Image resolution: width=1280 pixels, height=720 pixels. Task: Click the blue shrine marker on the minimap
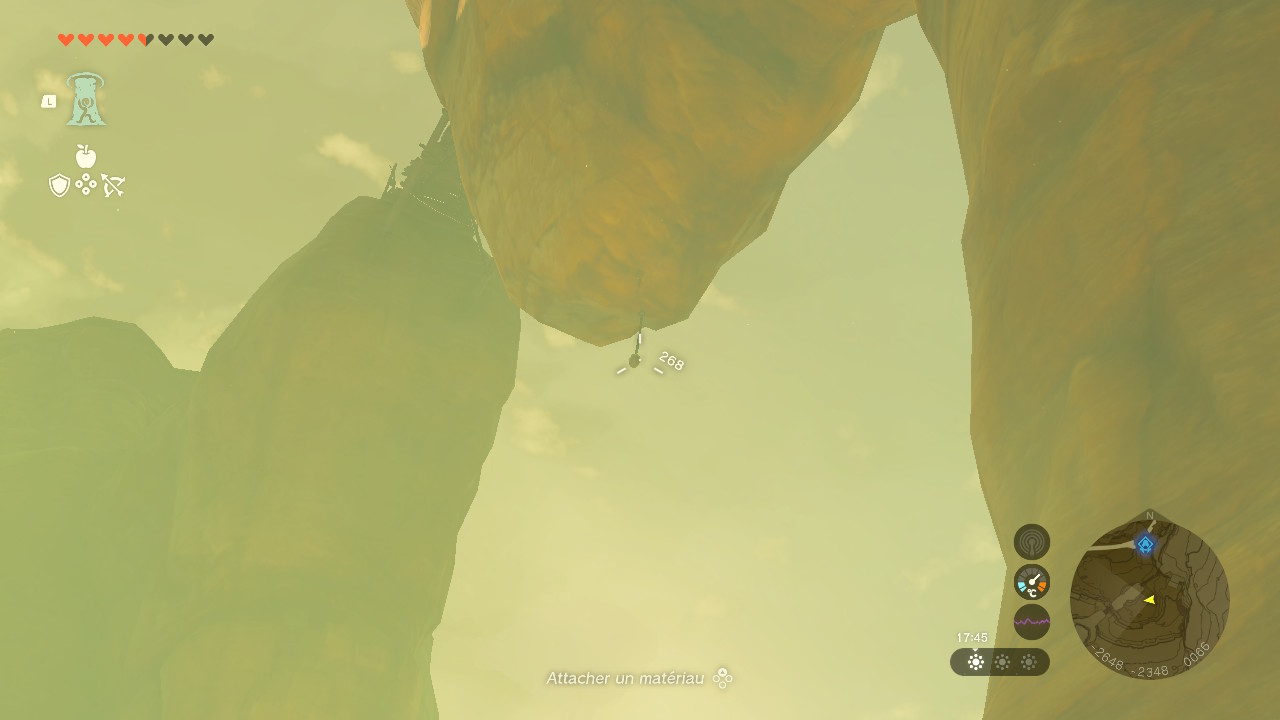(1145, 544)
